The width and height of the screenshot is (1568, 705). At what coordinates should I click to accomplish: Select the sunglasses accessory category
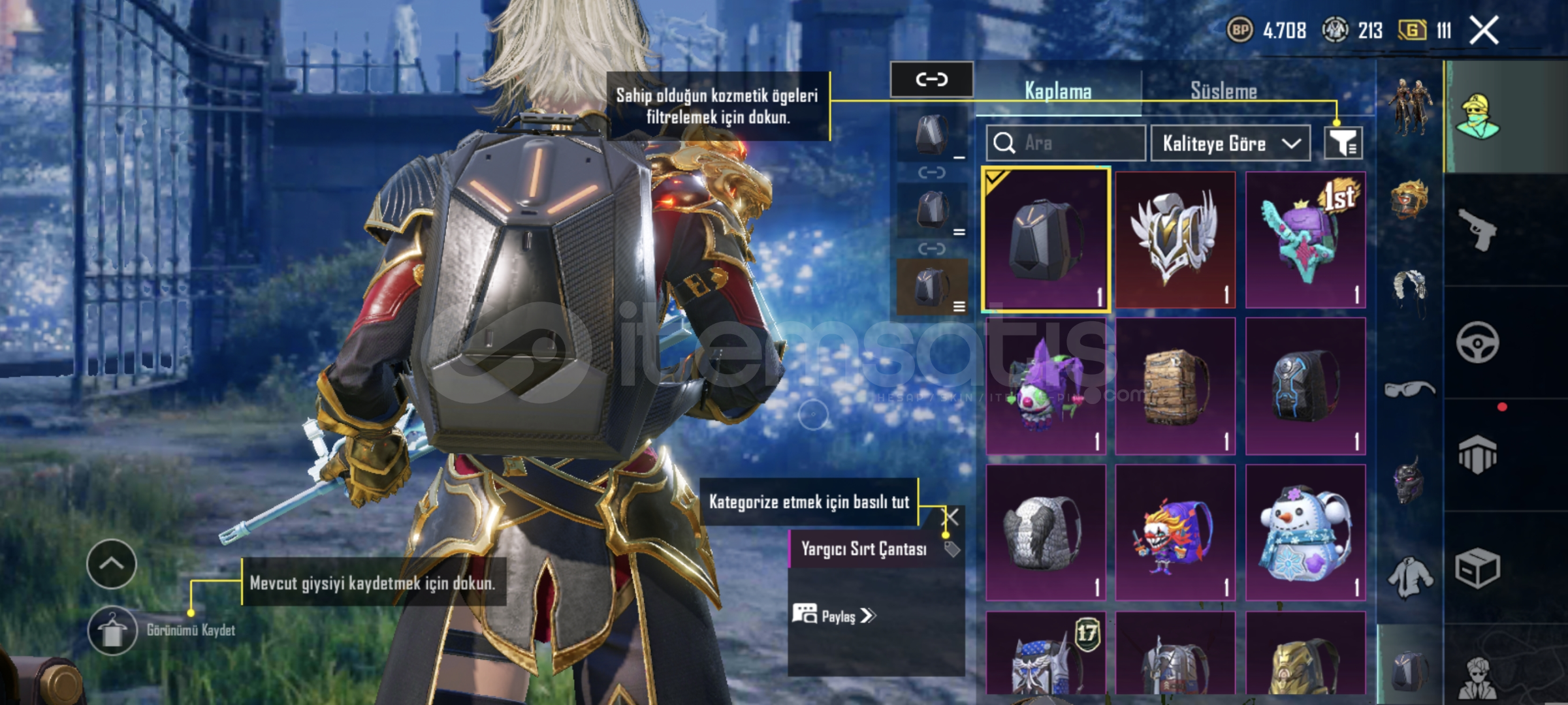coord(1410,389)
